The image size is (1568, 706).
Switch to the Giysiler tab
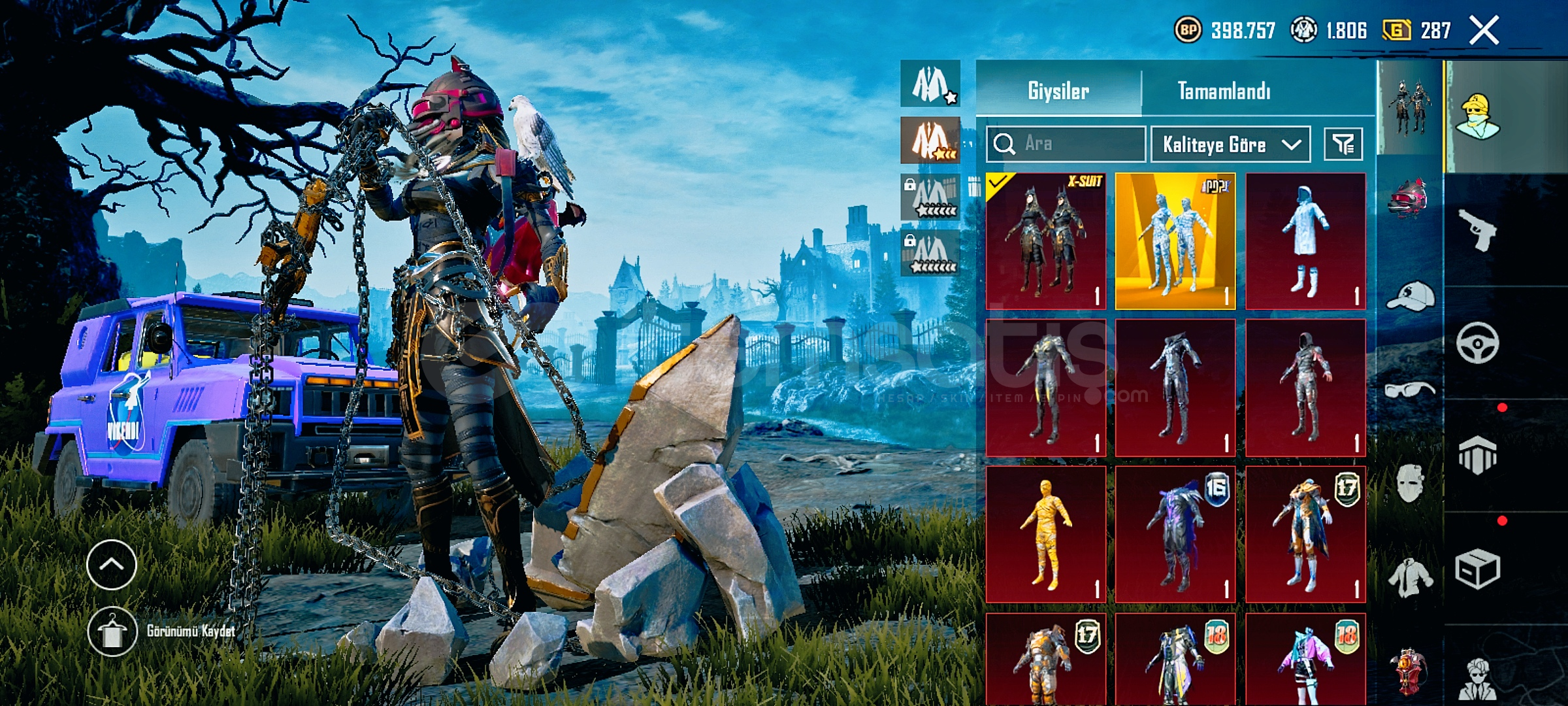pos(1058,91)
